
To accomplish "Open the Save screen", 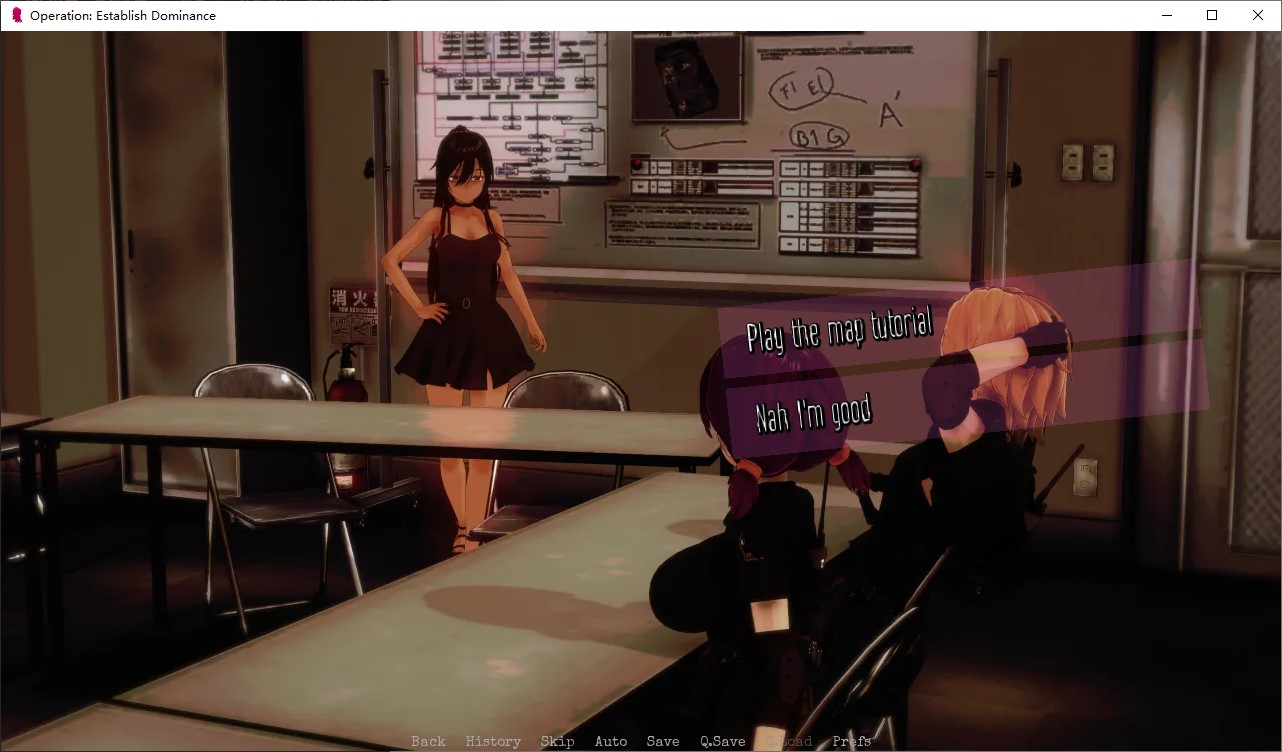I will click(663, 741).
